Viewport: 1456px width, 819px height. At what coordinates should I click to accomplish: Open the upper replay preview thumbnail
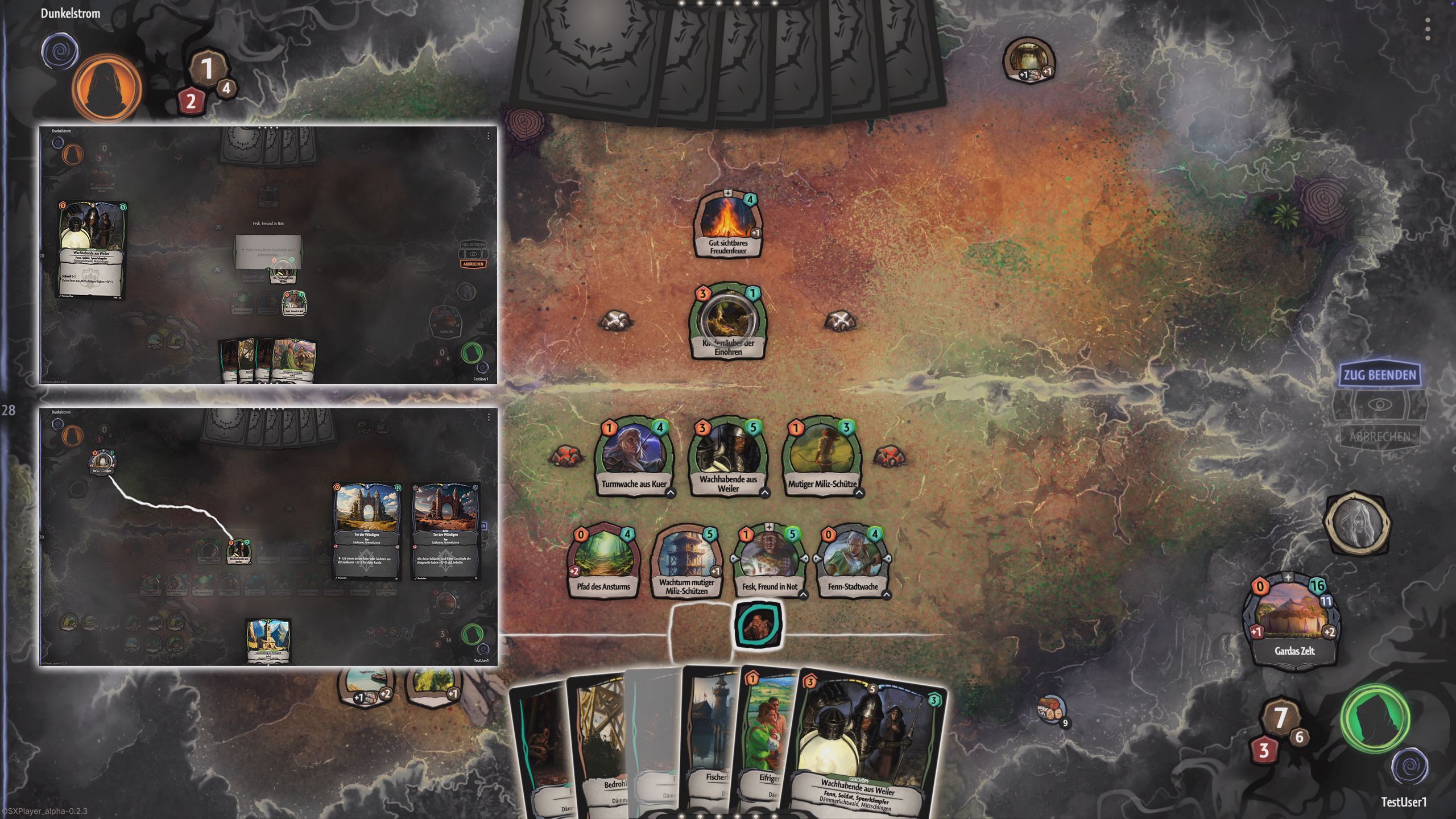[268, 255]
